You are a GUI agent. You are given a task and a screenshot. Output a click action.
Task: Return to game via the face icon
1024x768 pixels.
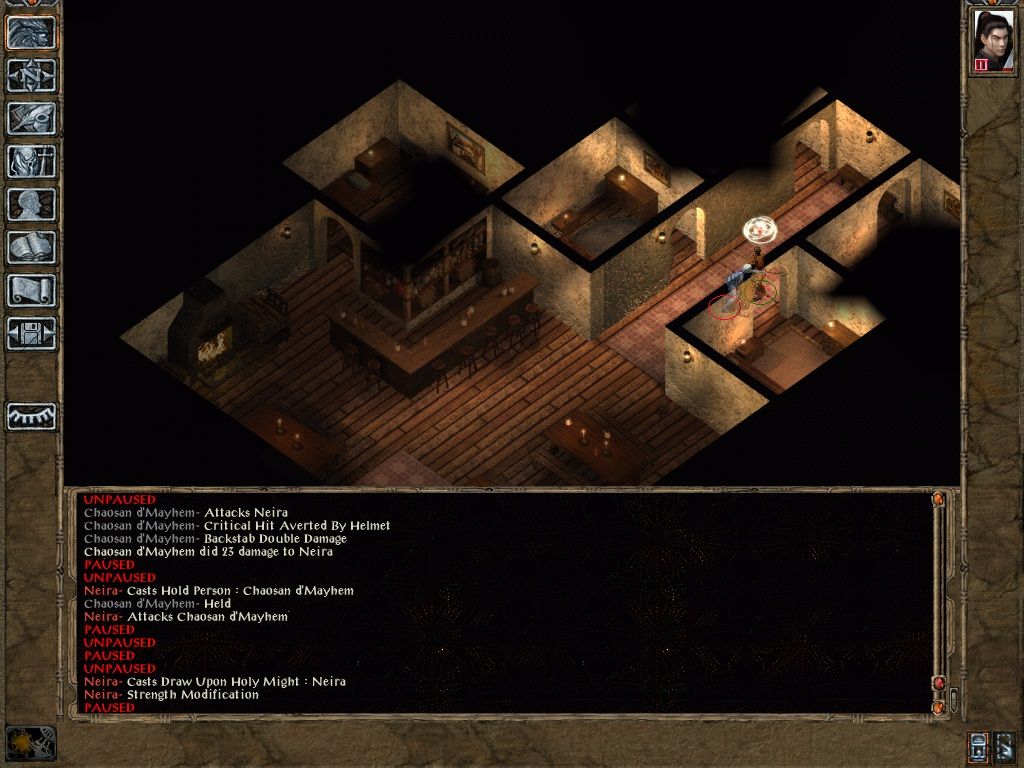(x=32, y=33)
